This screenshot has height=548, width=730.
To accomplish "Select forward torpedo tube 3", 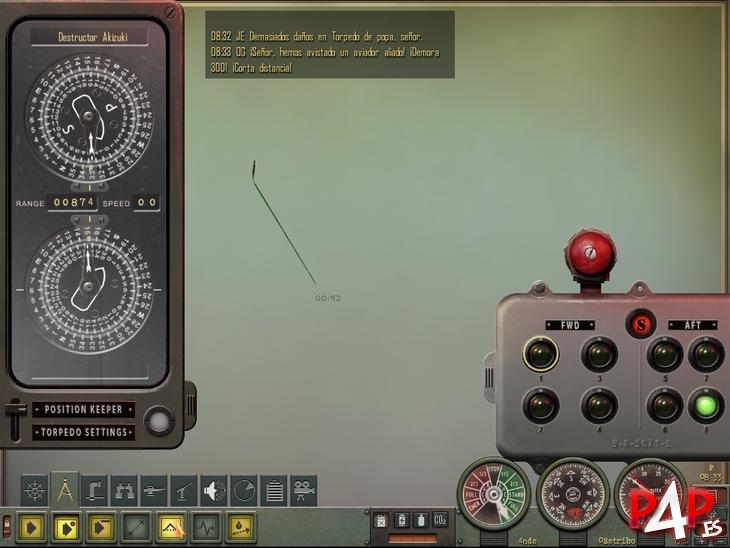I will pyautogui.click(x=598, y=353).
